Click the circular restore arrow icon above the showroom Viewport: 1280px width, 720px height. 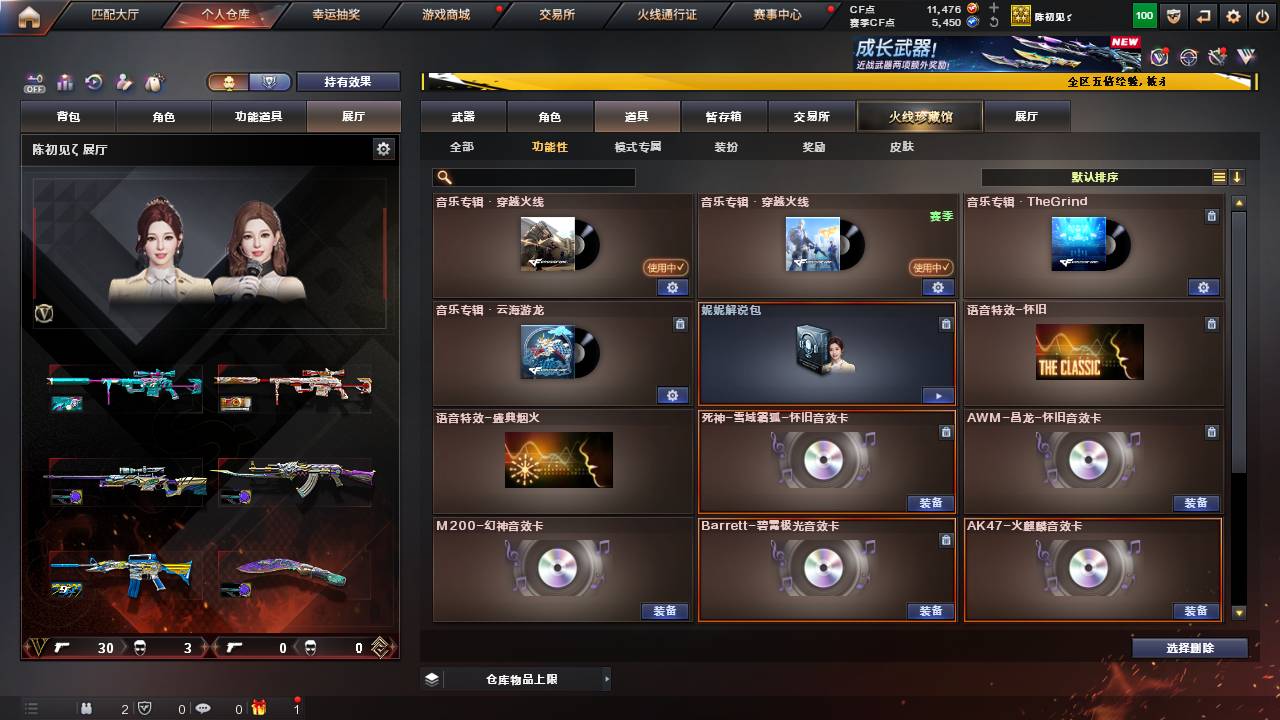(93, 82)
